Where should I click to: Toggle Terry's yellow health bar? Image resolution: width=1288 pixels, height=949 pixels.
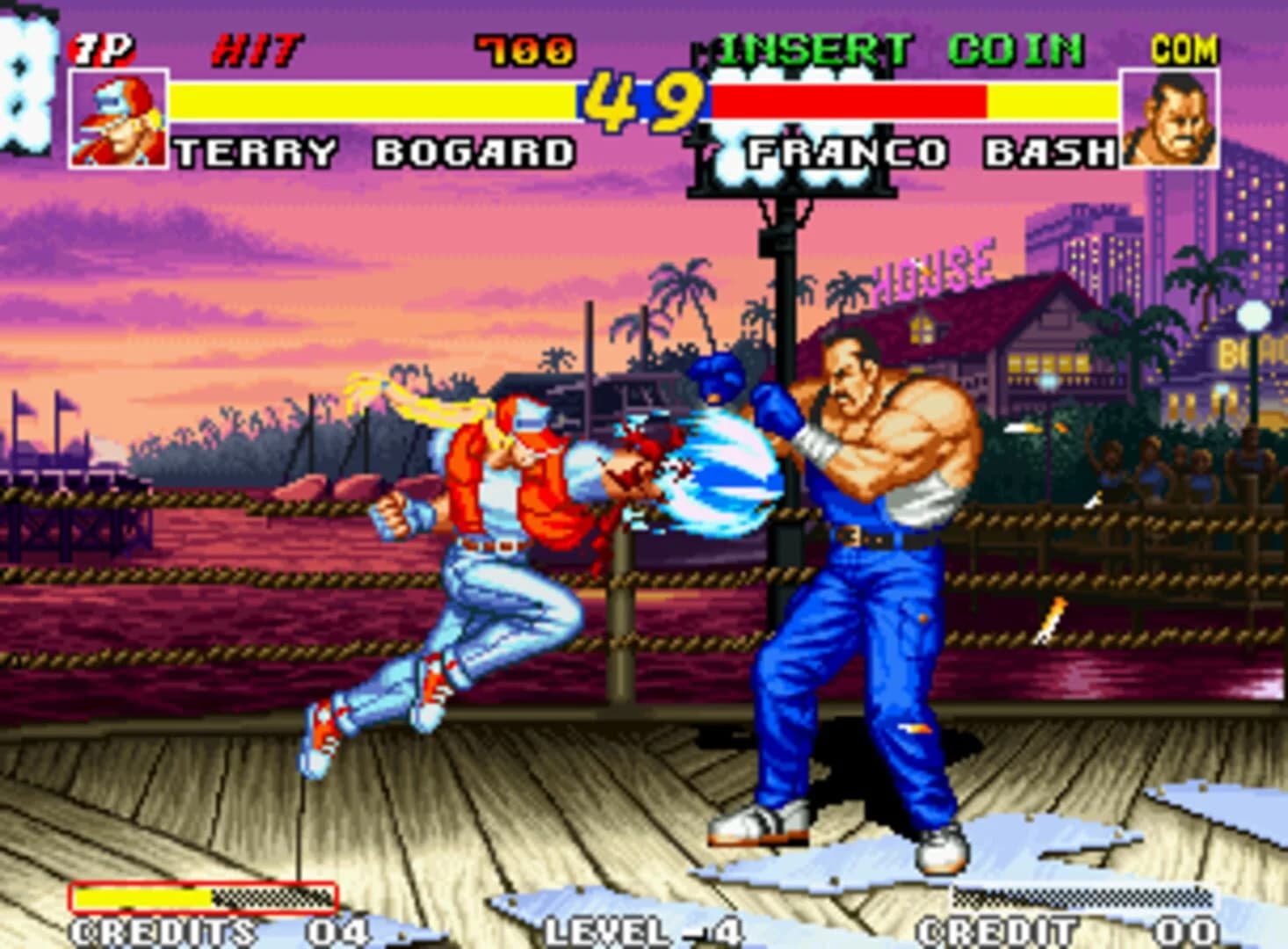point(369,99)
